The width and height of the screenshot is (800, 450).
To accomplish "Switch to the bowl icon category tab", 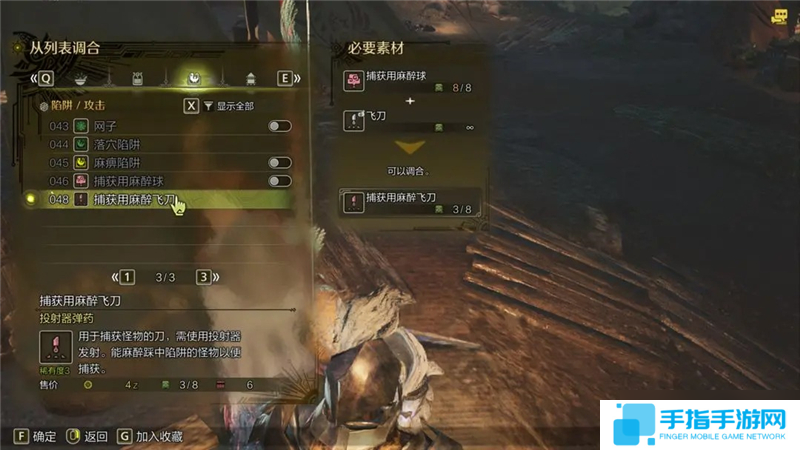I will 80,78.
